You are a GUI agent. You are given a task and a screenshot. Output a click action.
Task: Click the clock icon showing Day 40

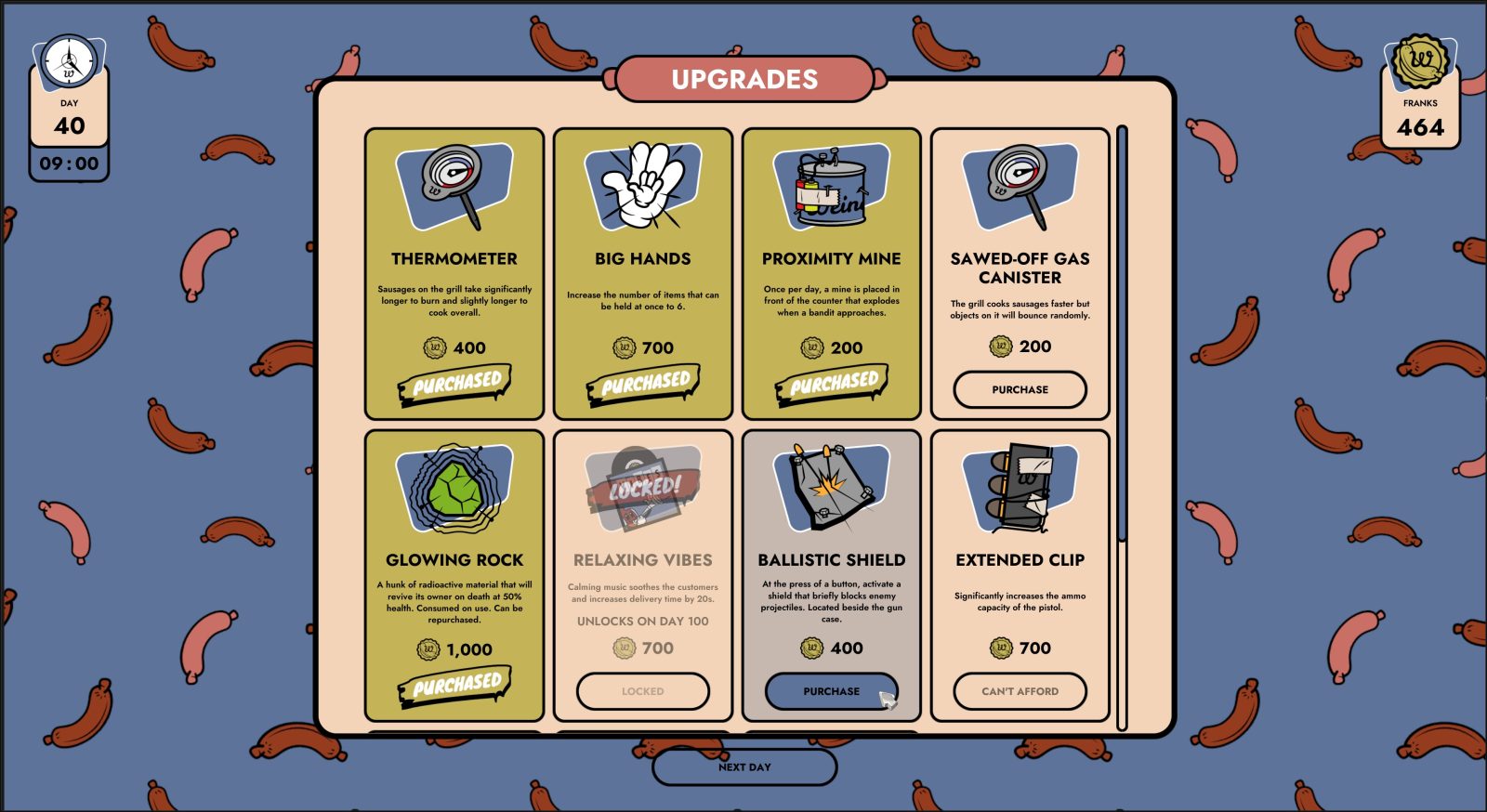(x=70, y=60)
